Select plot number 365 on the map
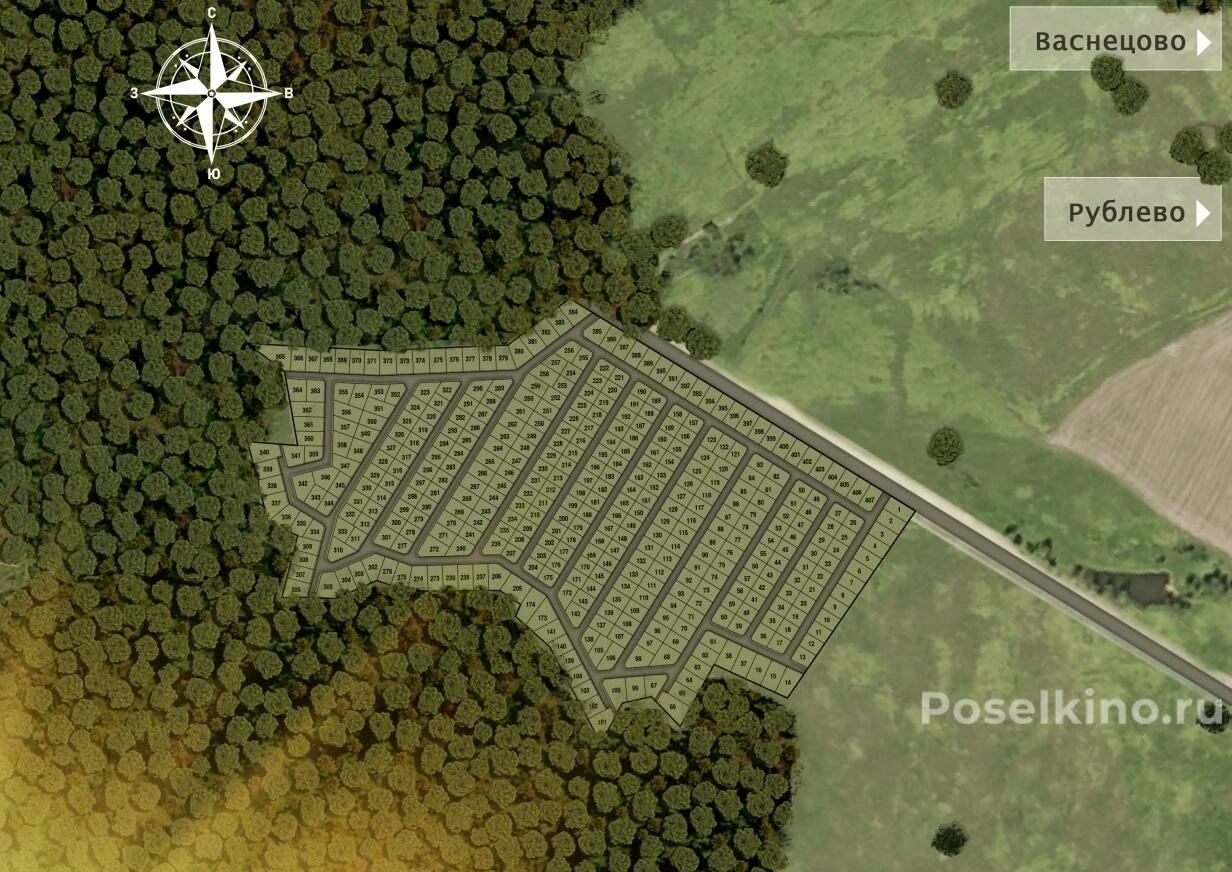 pos(280,357)
